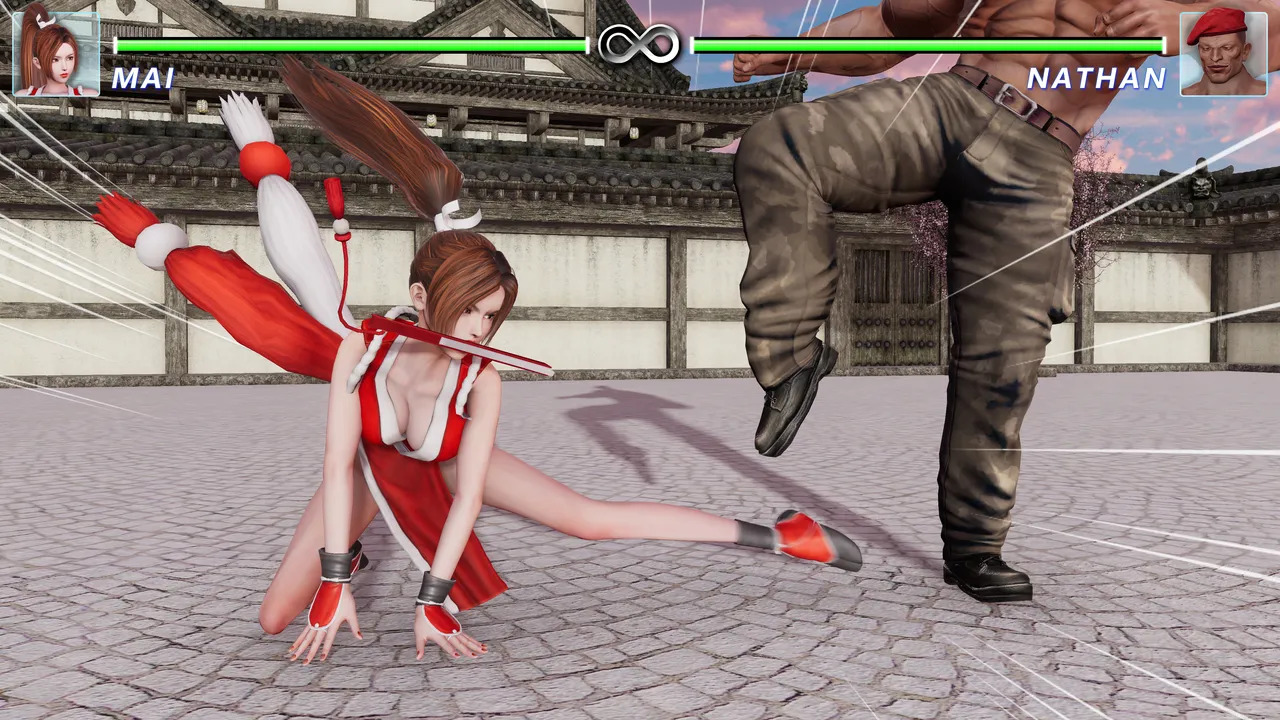
Task: Click Nathan's character portrait
Action: point(1223,53)
